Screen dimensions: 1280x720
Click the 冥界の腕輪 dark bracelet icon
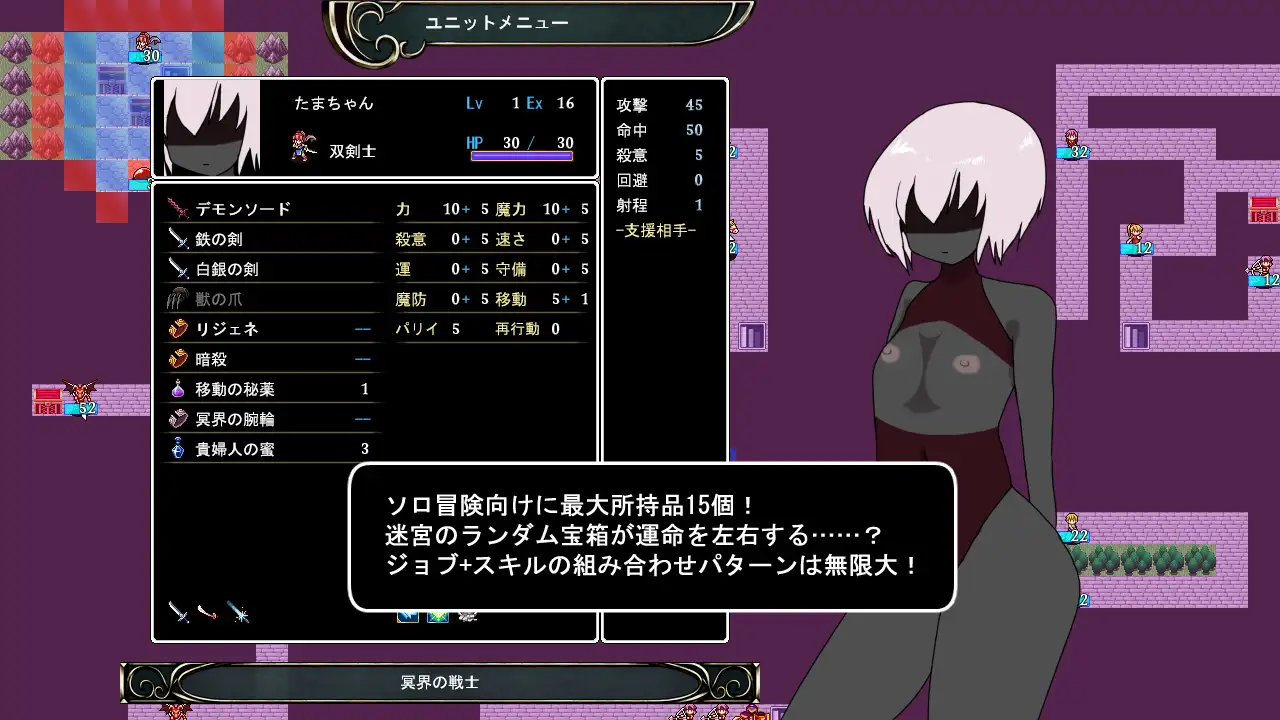point(180,418)
